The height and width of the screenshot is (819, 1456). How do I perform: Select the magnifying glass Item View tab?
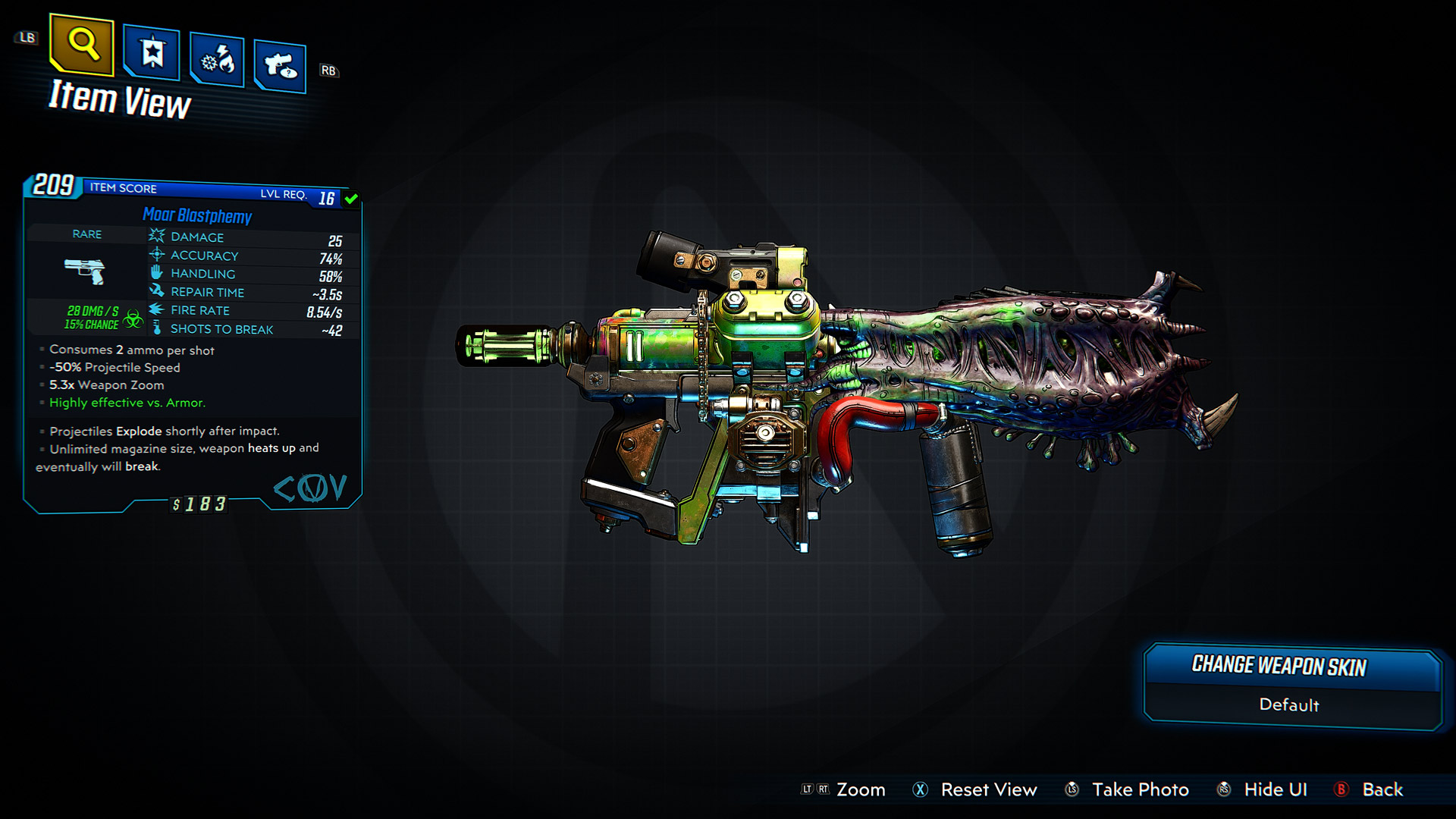click(82, 45)
